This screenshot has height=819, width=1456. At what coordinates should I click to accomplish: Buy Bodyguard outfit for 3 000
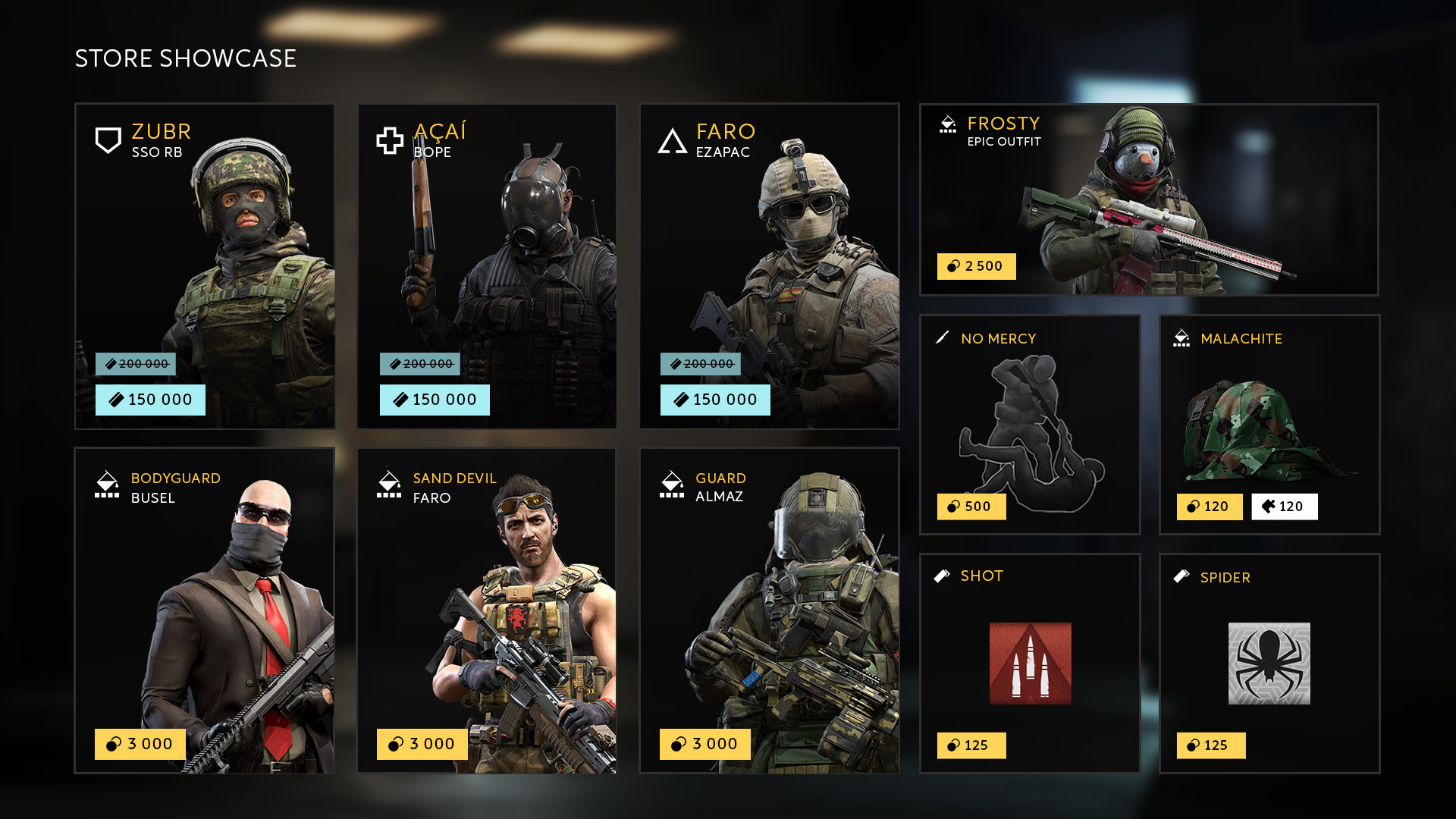point(140,744)
